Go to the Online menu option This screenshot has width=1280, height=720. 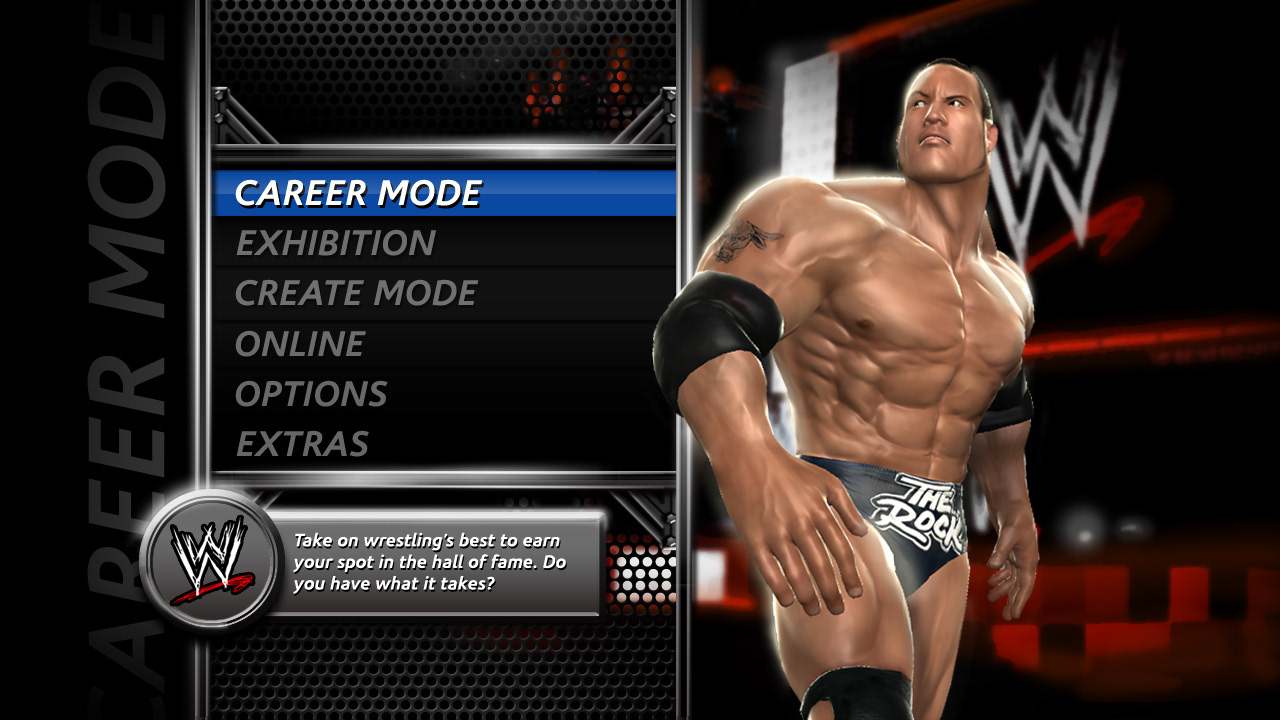coord(299,344)
